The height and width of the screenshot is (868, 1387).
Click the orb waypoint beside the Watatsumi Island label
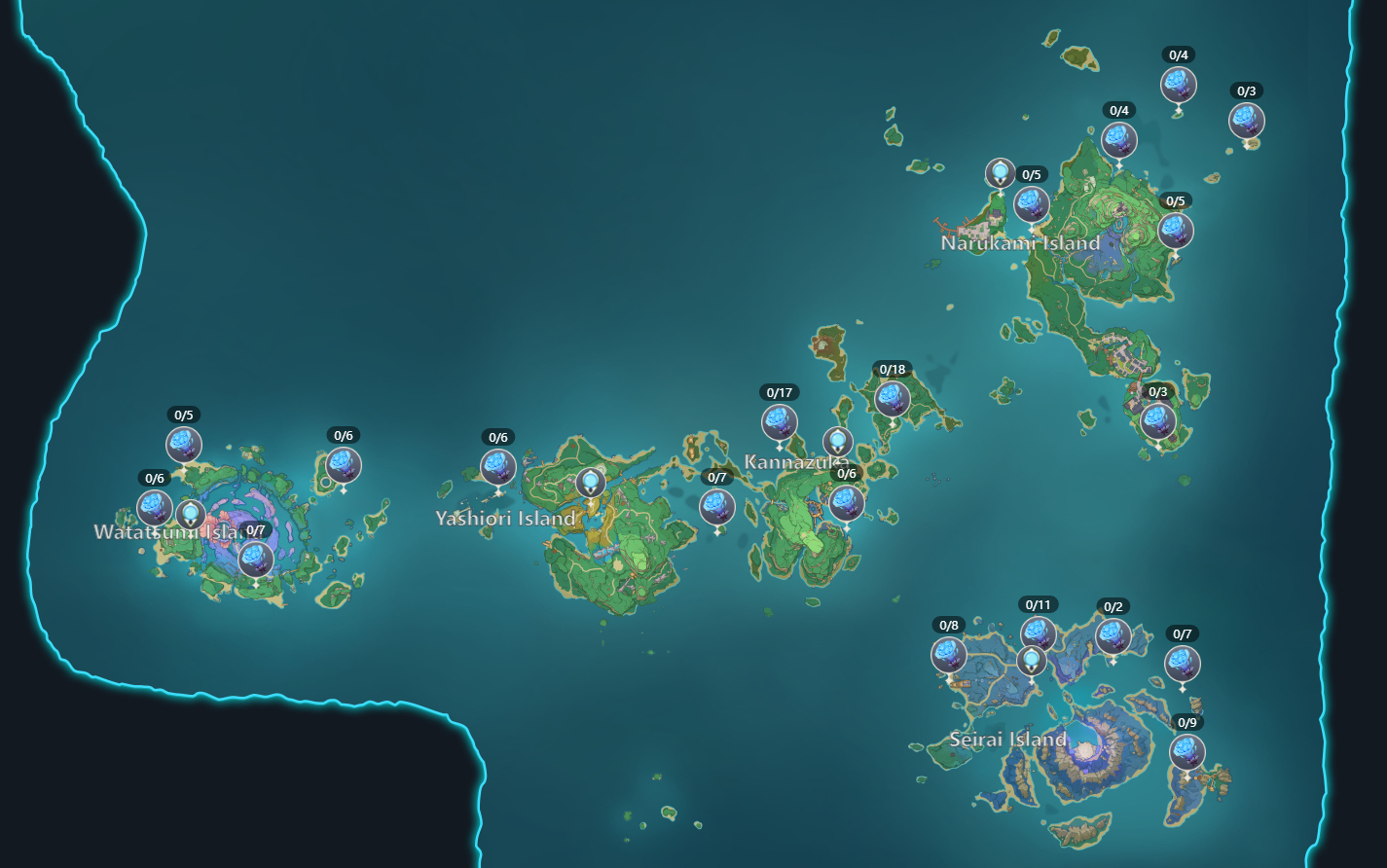(191, 512)
